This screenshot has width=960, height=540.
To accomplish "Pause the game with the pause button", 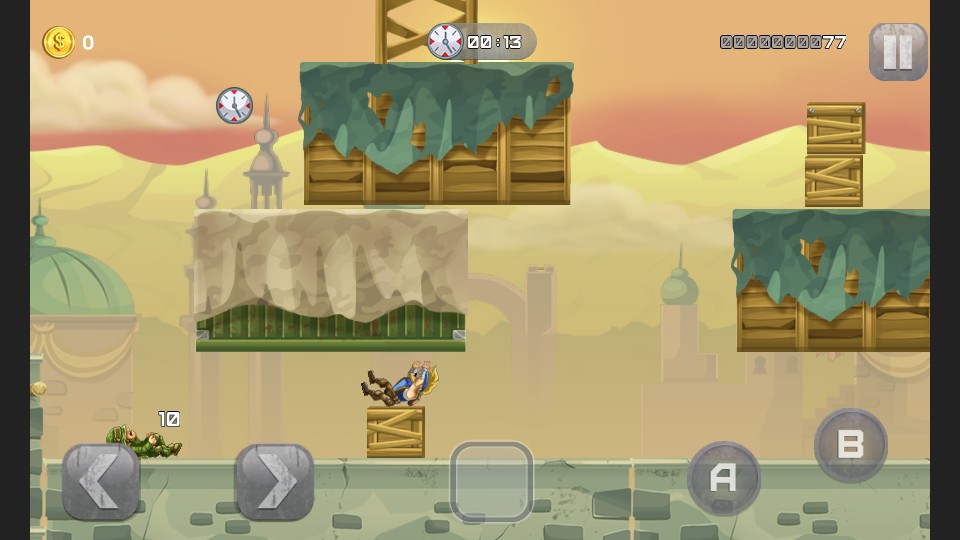I will 897,52.
